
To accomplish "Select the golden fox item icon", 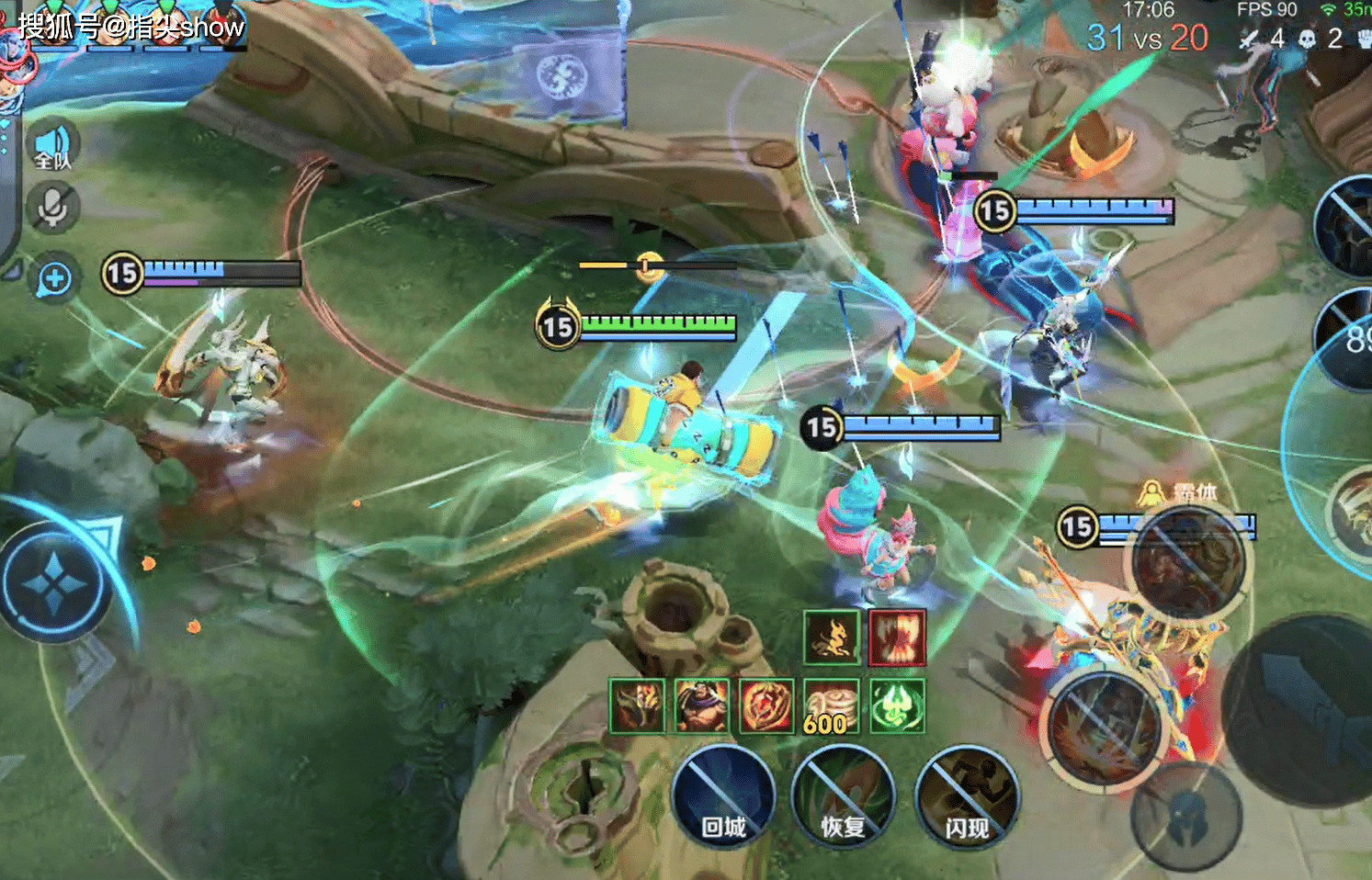I will tap(832, 637).
